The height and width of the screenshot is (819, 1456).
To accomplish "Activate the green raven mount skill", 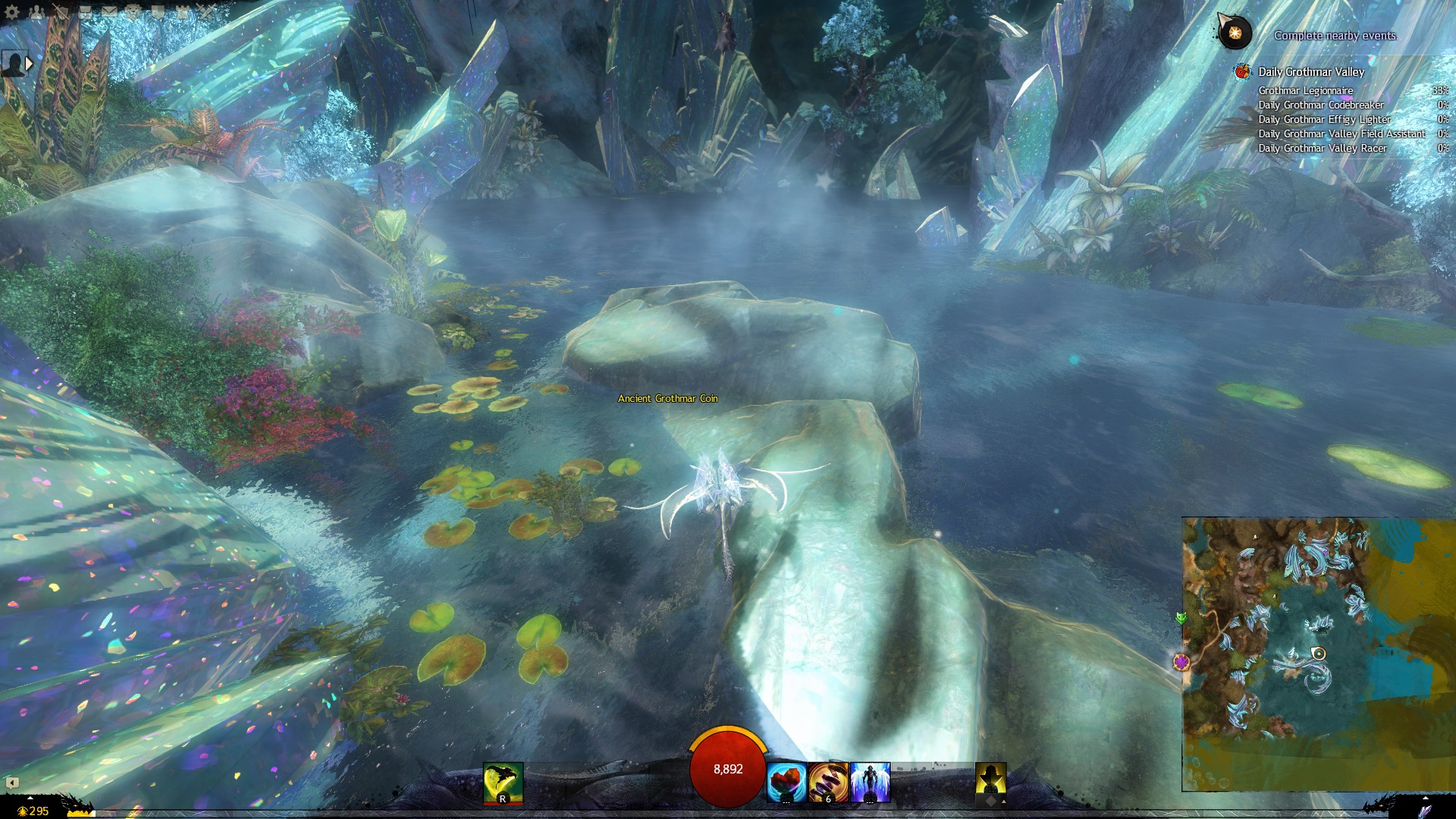I will click(x=503, y=782).
